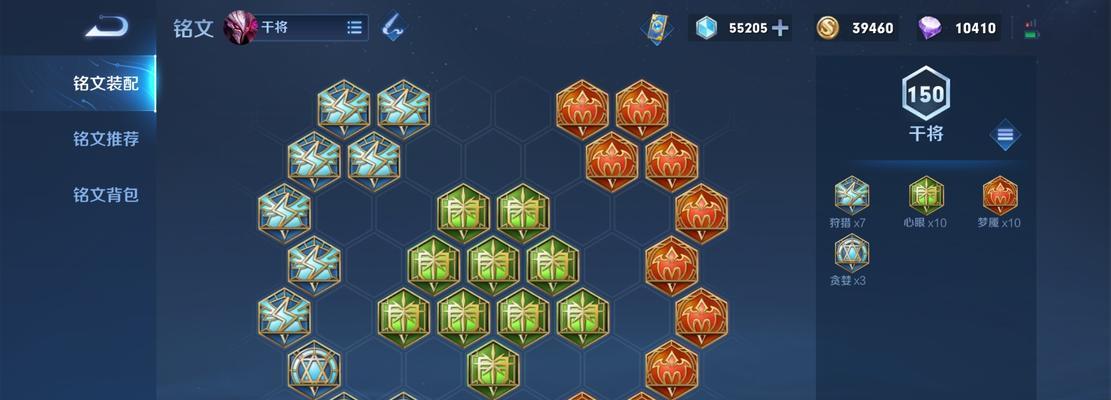Tap the gold coin currency icon

[827, 28]
